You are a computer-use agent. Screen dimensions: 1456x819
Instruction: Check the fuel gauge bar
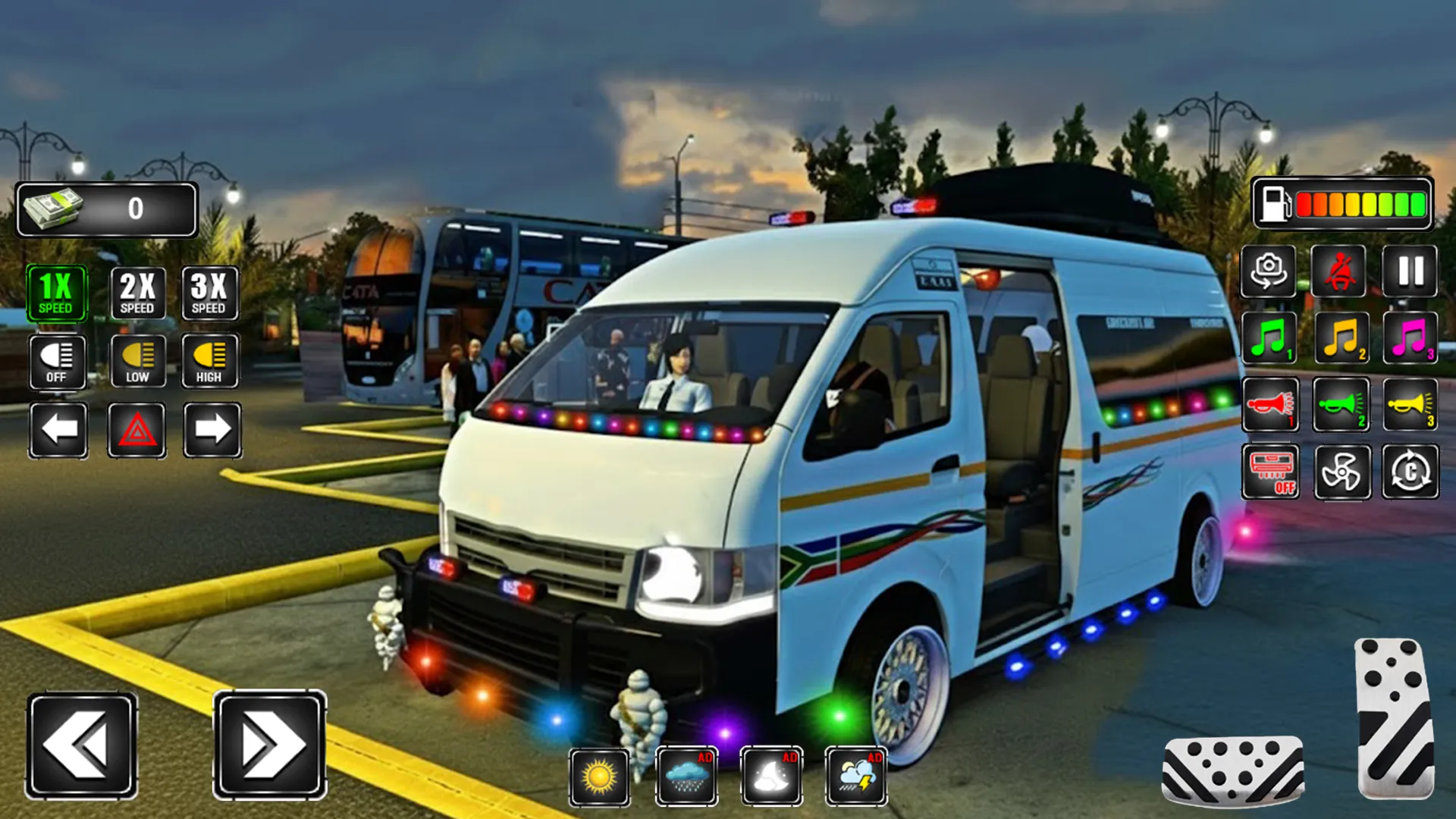tap(1342, 204)
